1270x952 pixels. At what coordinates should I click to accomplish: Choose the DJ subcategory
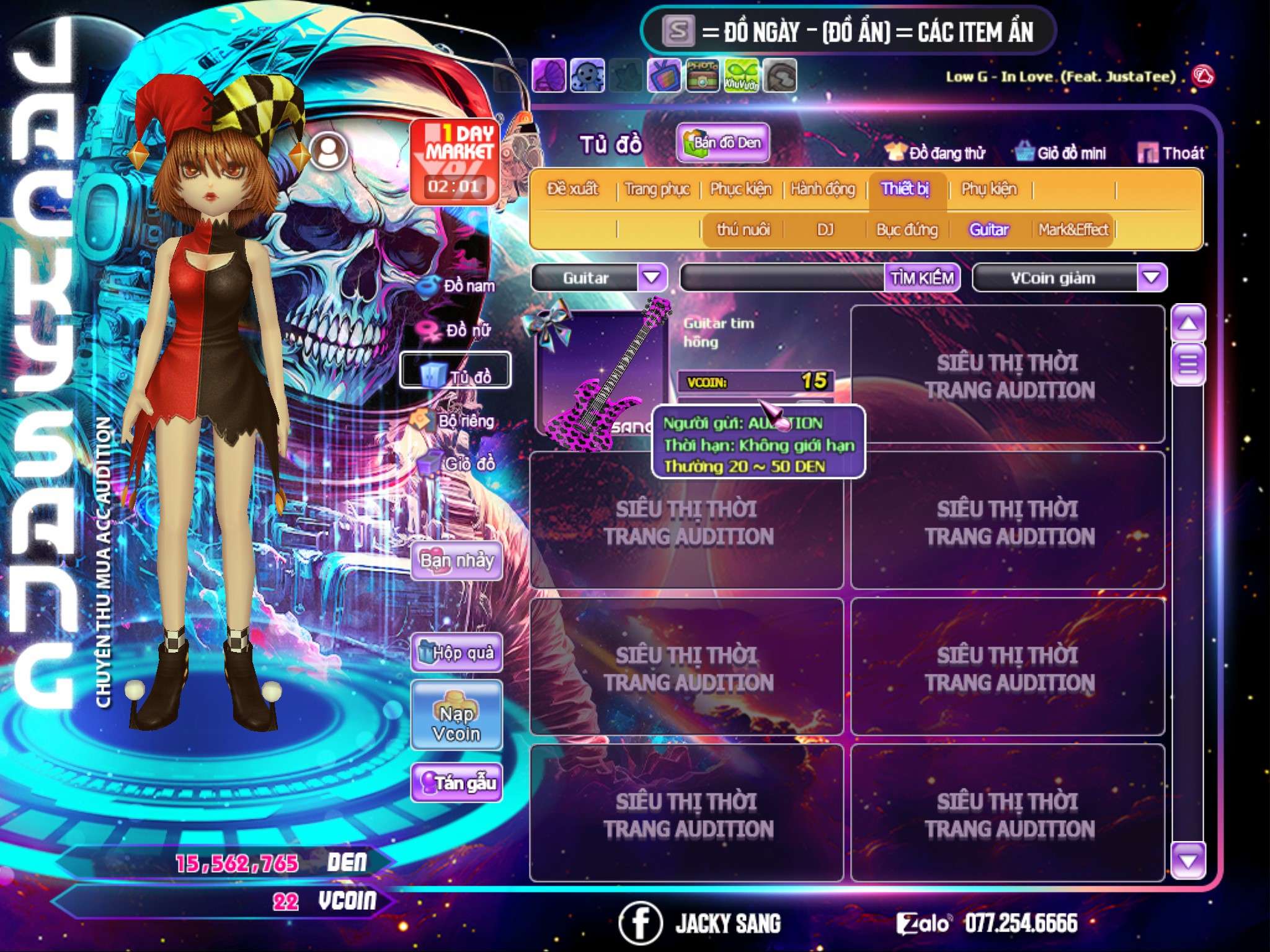point(825,230)
